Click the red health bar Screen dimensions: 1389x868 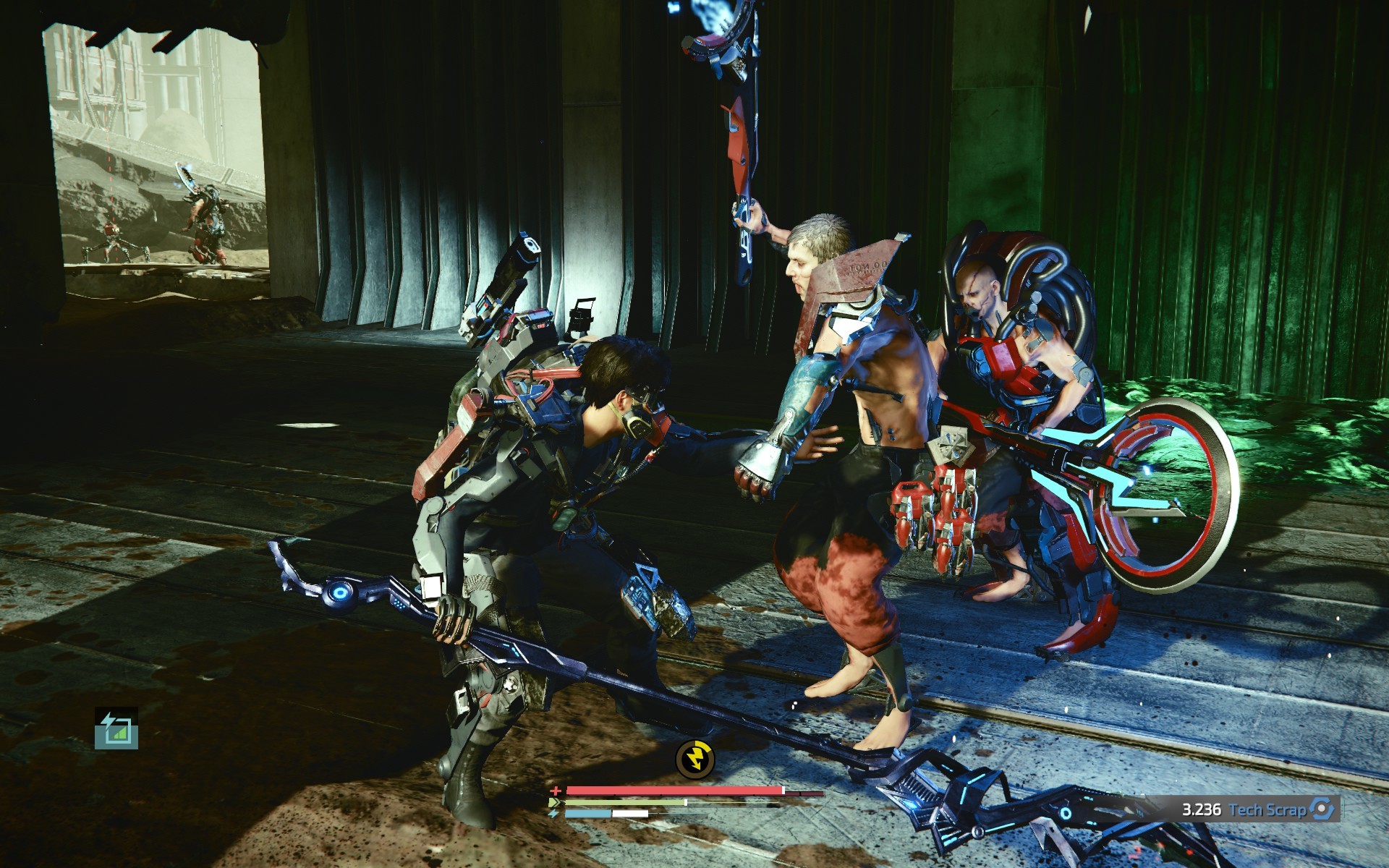pos(673,790)
